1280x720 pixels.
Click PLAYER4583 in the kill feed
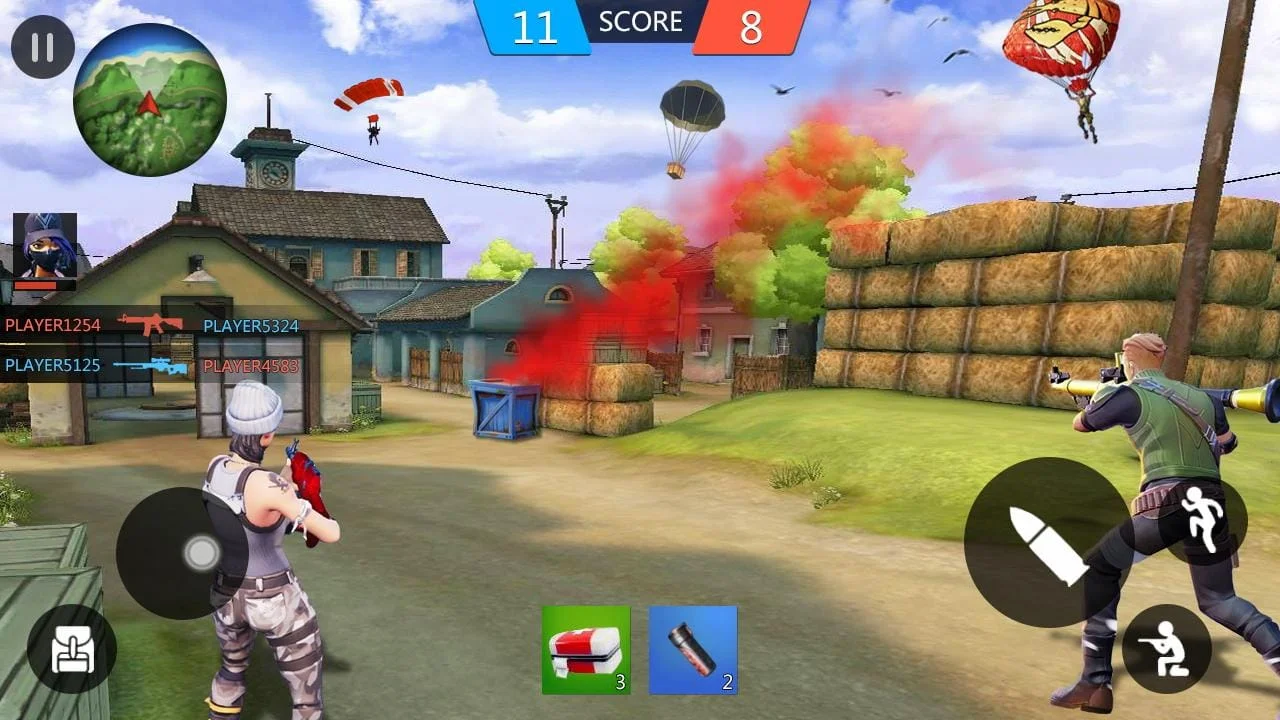pyautogui.click(x=248, y=366)
